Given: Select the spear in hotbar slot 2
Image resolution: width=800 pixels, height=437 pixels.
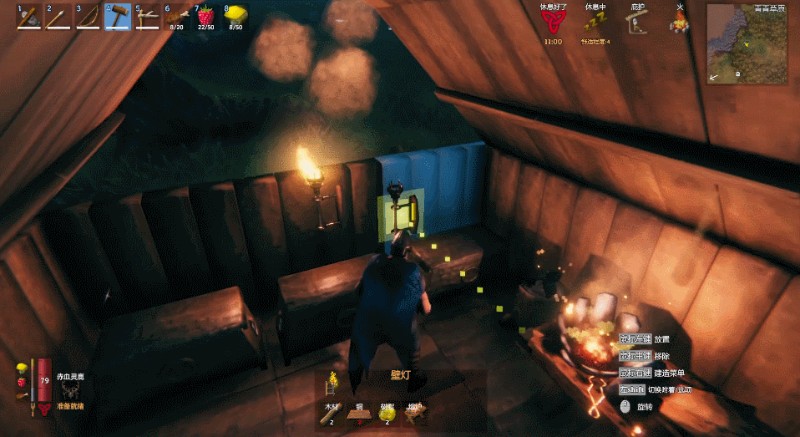Looking at the screenshot, I should (x=58, y=17).
